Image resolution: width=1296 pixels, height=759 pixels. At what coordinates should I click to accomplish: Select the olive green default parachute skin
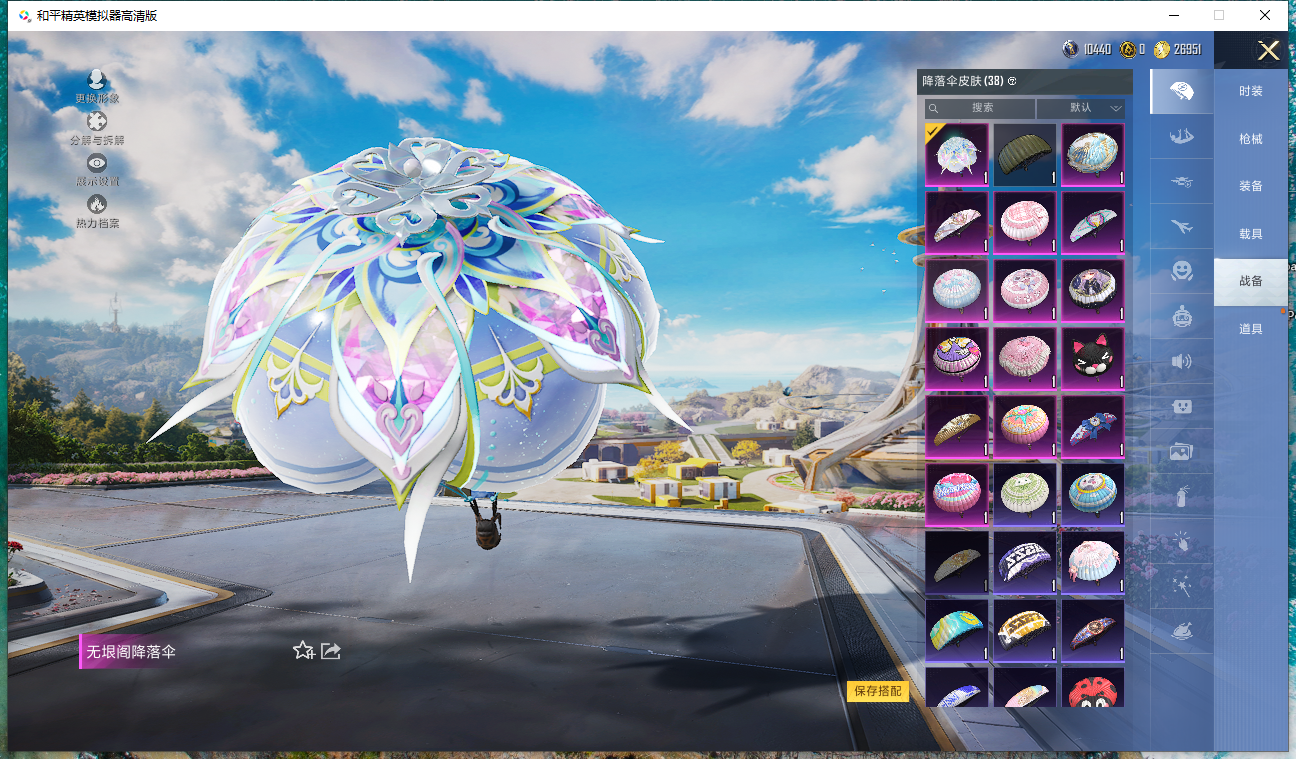click(x=1024, y=154)
